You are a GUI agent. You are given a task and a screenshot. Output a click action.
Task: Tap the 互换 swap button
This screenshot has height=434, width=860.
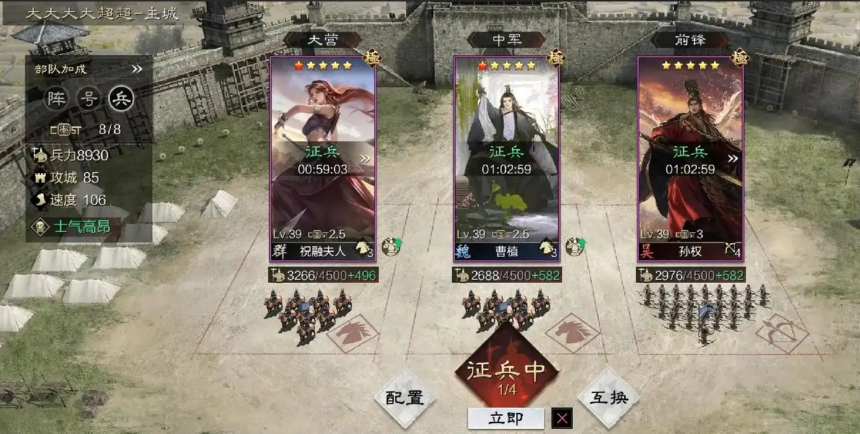click(608, 397)
